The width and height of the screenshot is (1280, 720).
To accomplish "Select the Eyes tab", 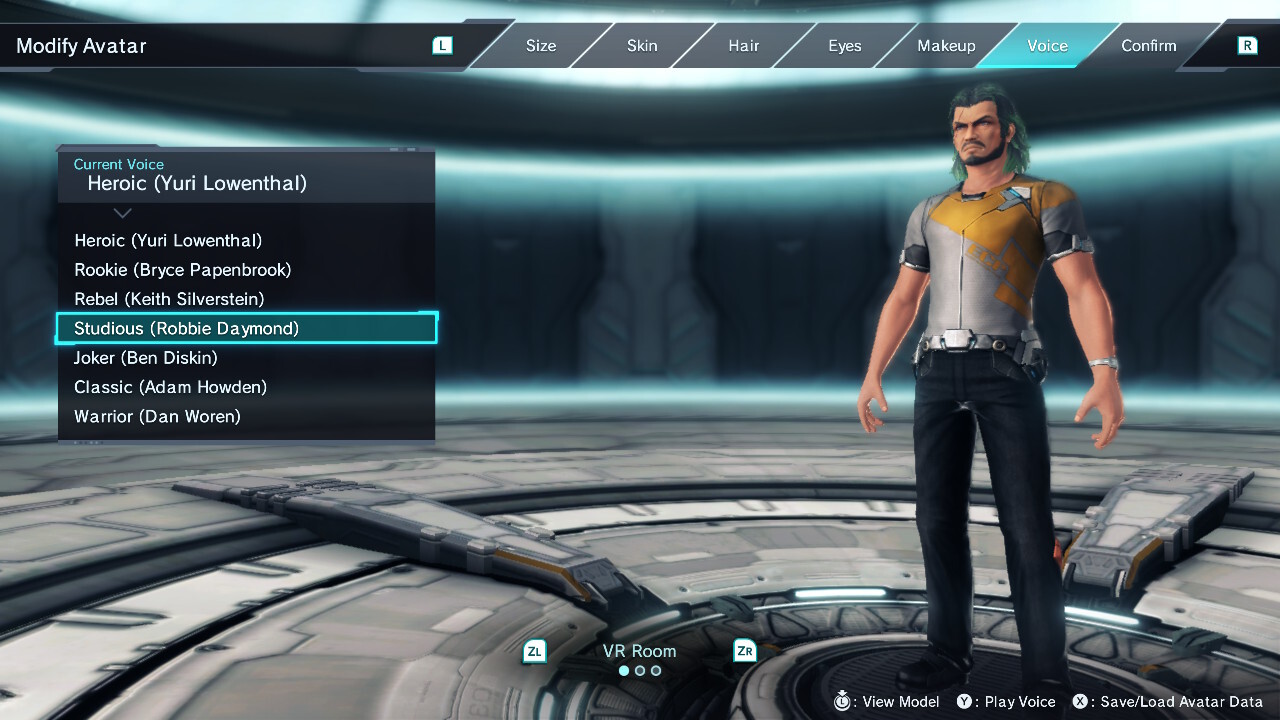I will [844, 46].
